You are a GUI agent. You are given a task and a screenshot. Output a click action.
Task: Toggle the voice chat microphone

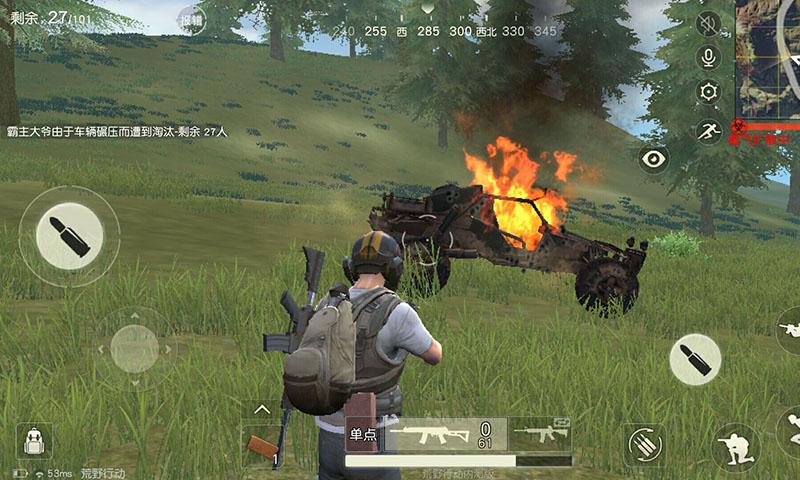[x=708, y=58]
